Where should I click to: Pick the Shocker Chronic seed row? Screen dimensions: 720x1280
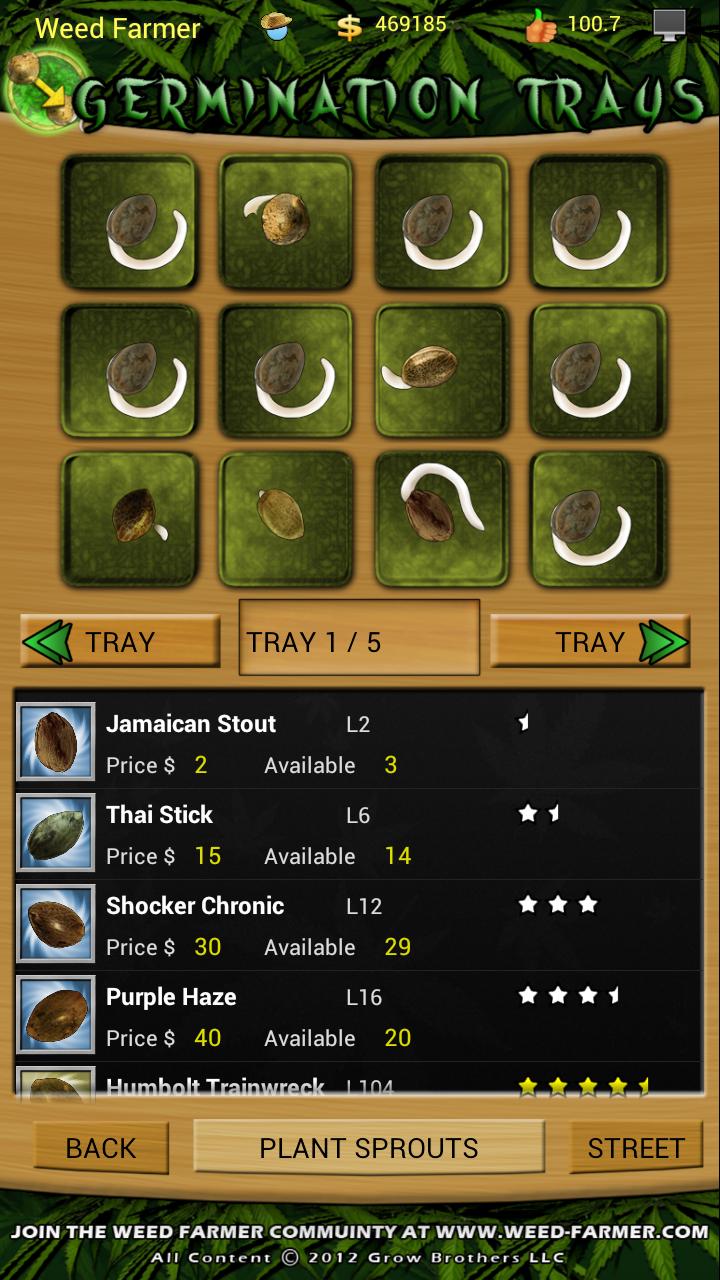(358, 926)
